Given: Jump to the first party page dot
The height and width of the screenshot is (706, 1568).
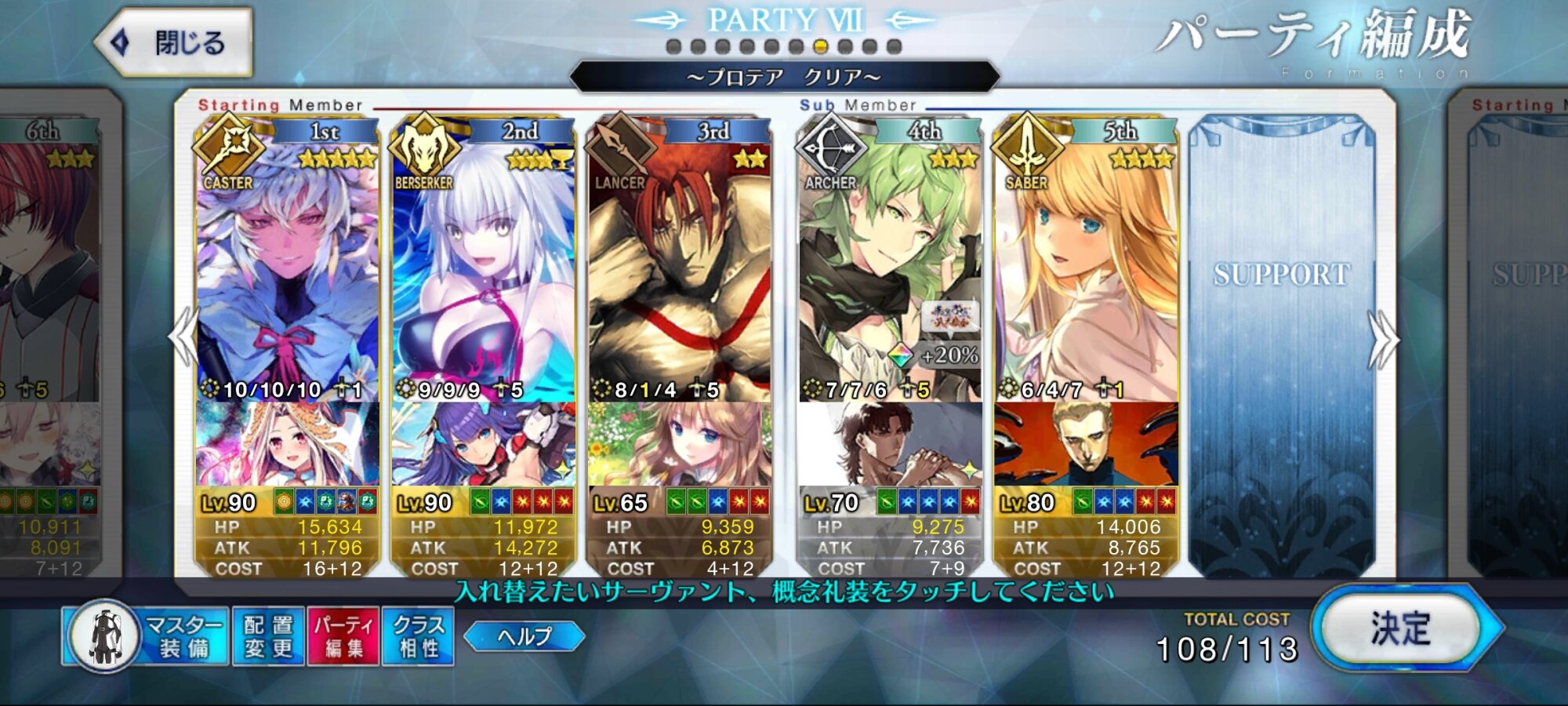Looking at the screenshot, I should tap(673, 47).
